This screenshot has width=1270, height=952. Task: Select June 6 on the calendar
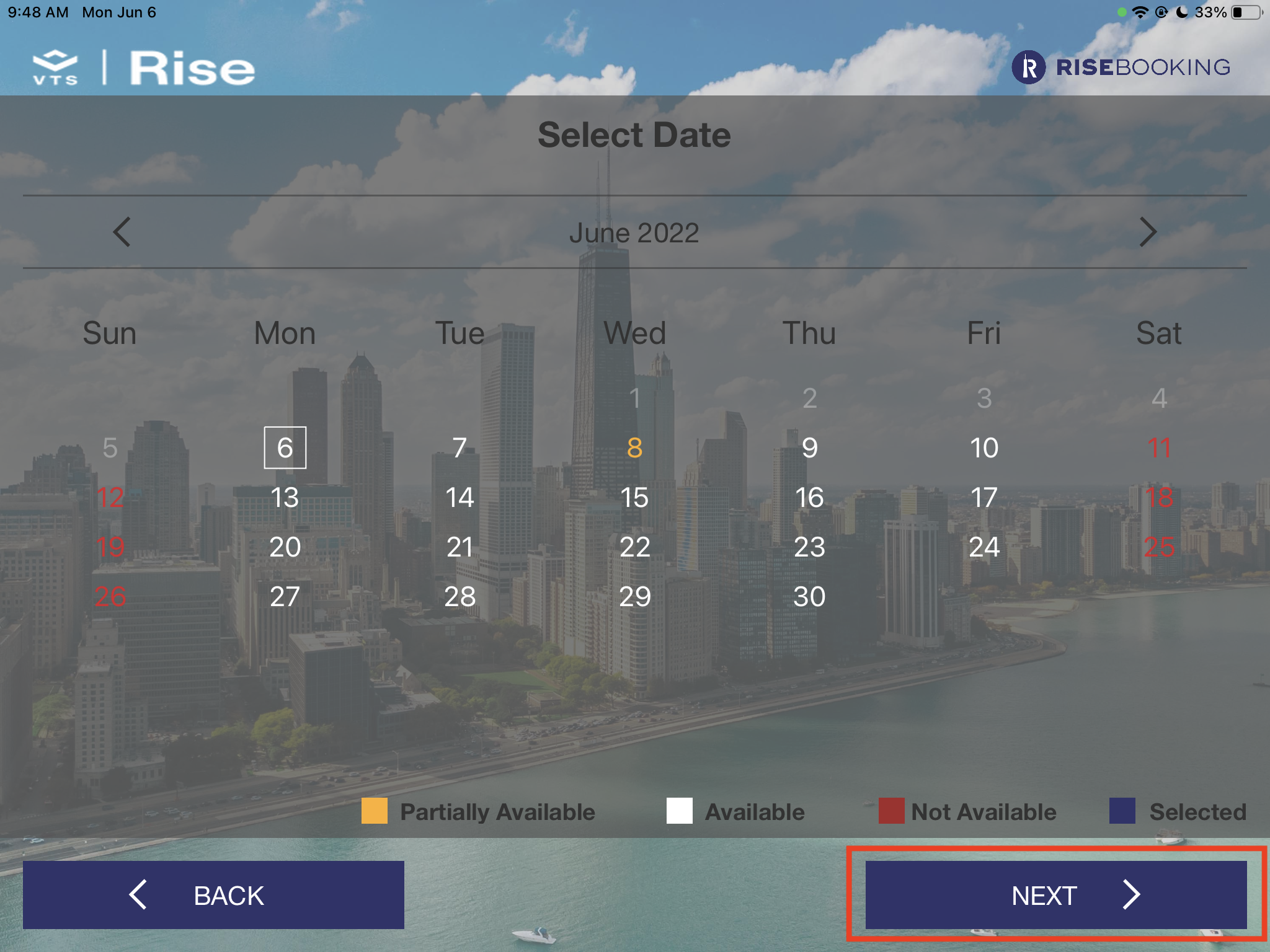[x=285, y=447]
